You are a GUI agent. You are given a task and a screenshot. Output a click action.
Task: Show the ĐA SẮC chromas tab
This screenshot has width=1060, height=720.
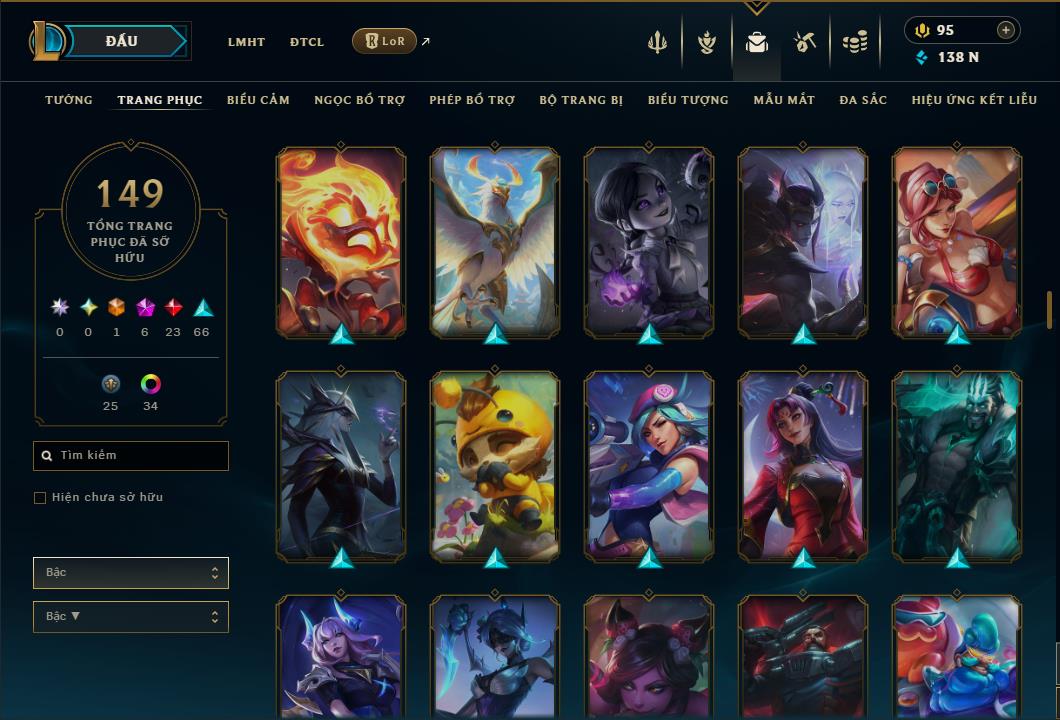pos(863,100)
